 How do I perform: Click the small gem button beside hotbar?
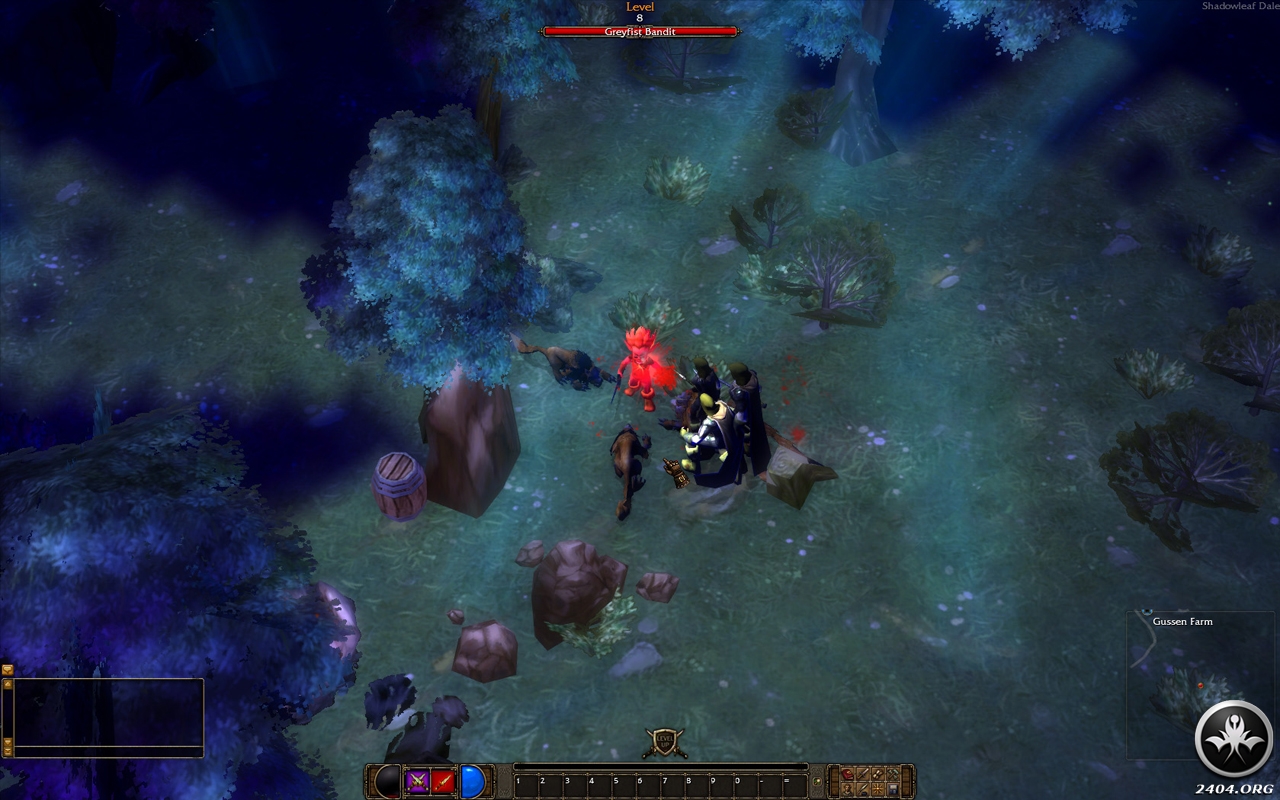(817, 782)
